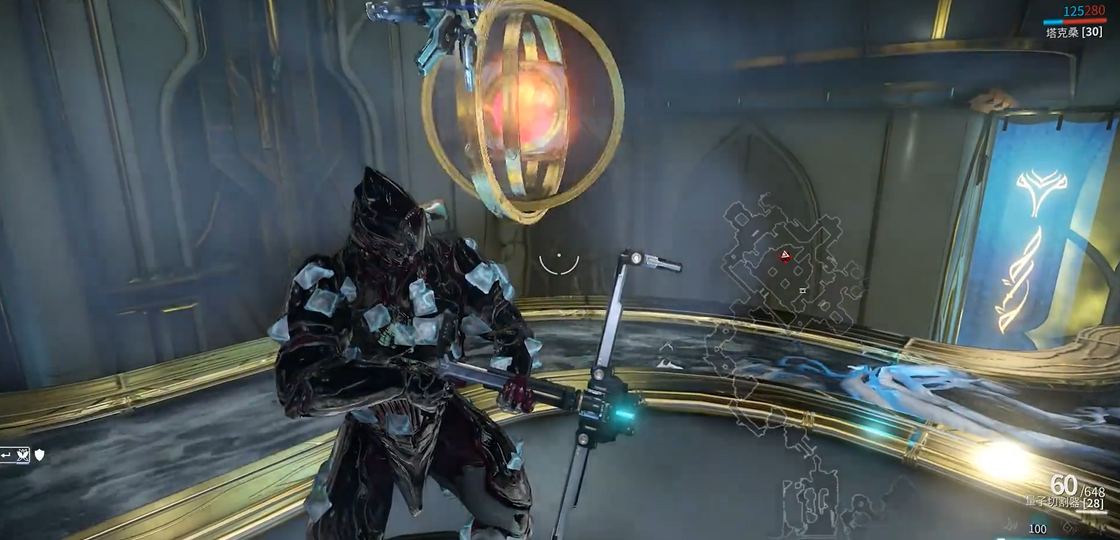The image size is (1120, 540).
Task: Click the small white square map marker
Action: point(802,291)
